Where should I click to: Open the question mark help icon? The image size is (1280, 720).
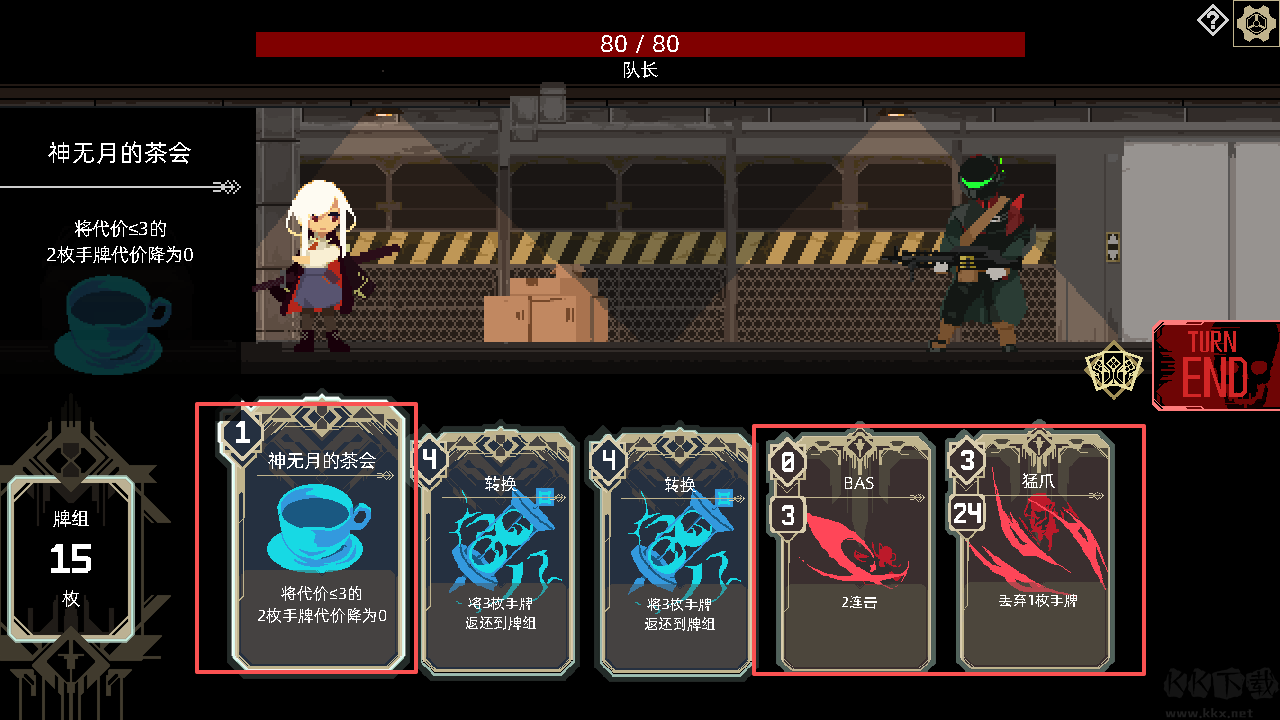click(1212, 21)
